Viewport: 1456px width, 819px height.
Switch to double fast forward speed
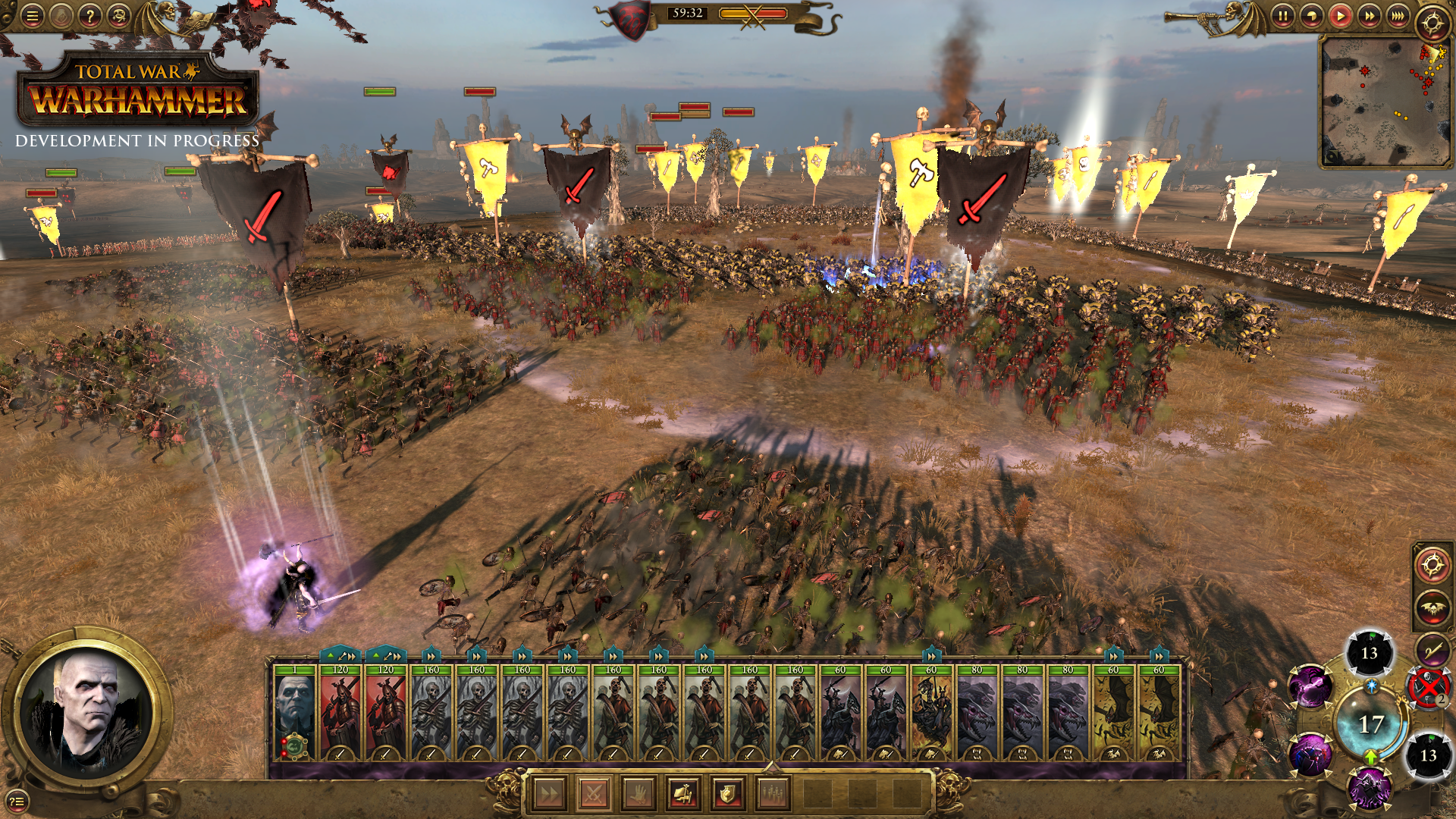[1369, 16]
